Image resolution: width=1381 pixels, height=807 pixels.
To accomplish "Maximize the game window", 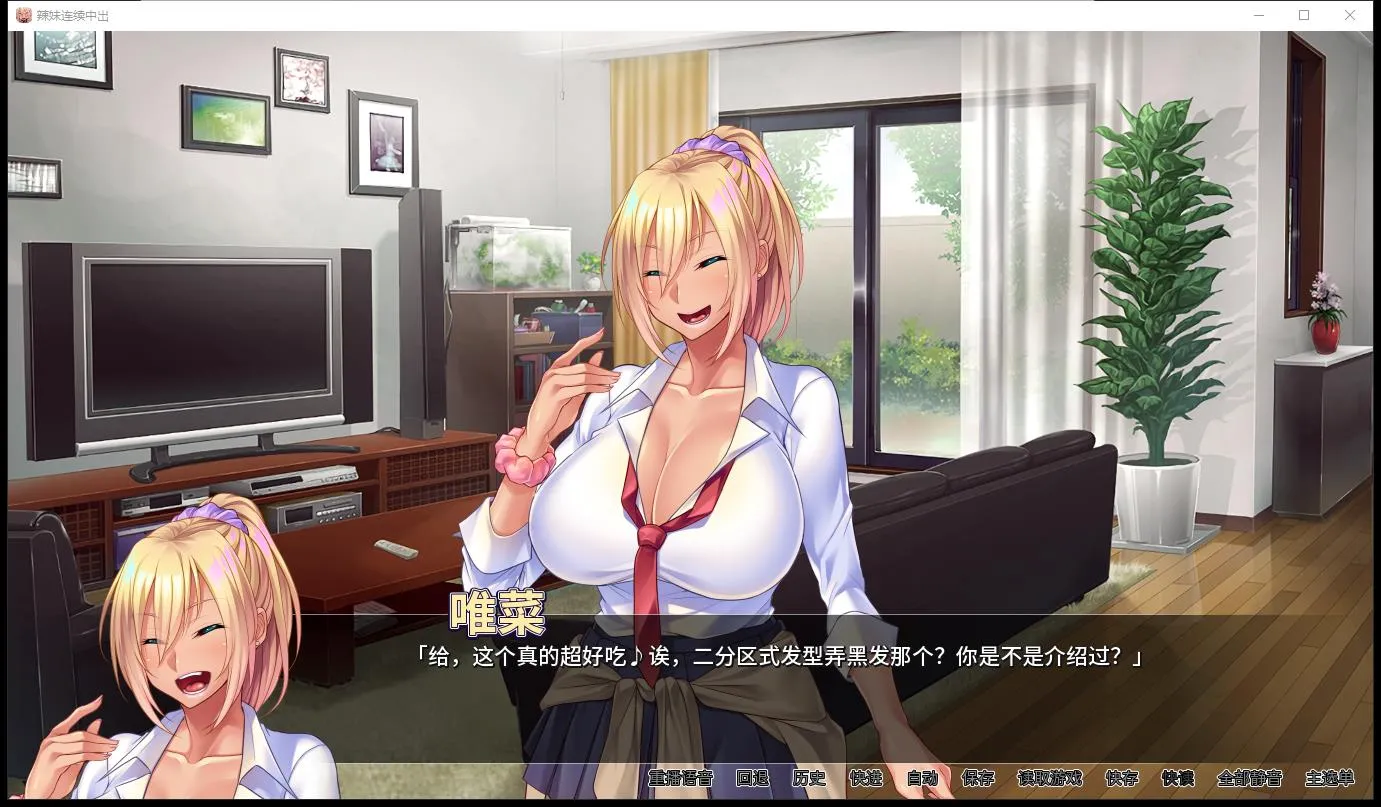I will (1302, 15).
